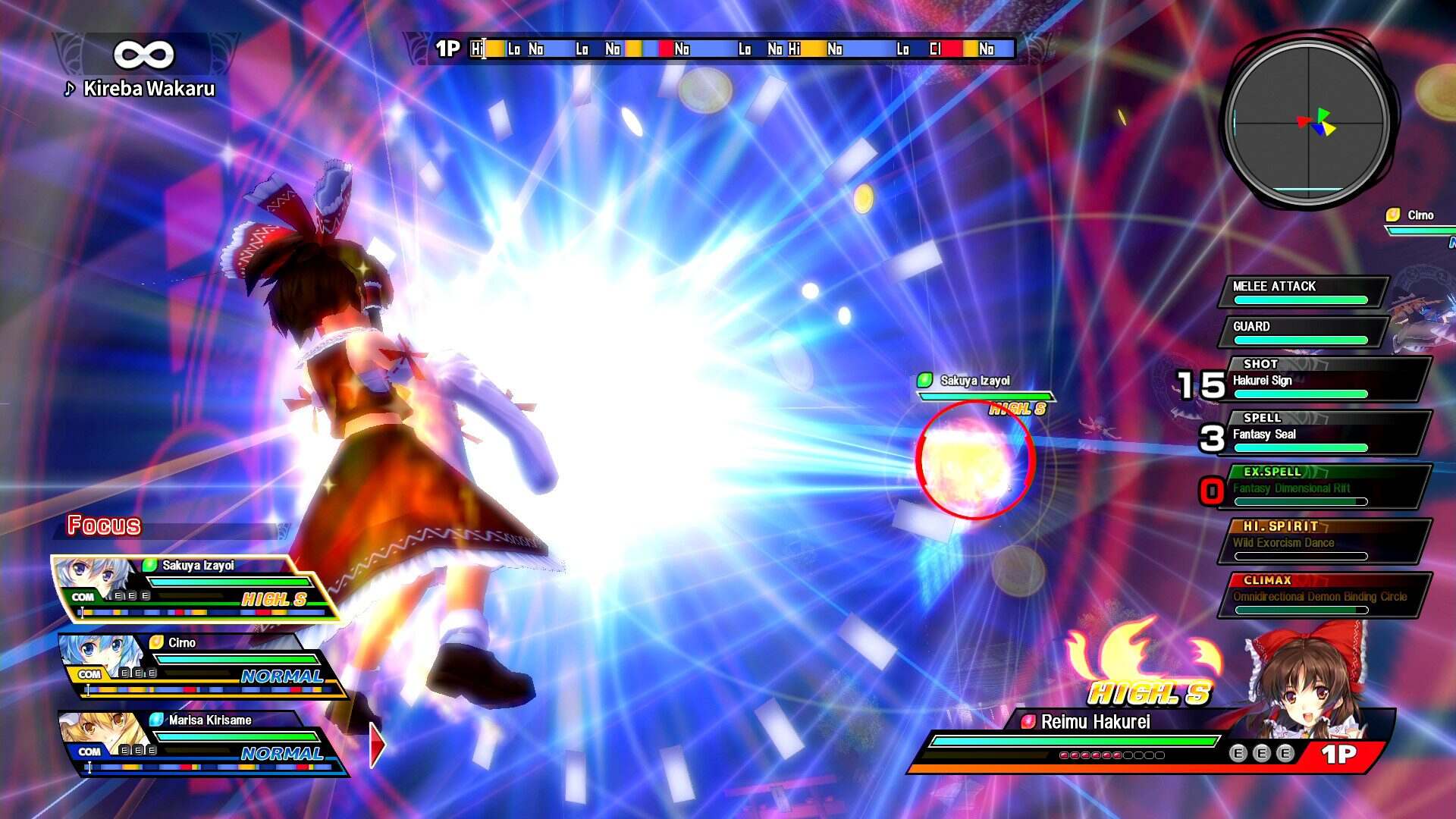Open the radar minimap in the corner
This screenshot has height=819, width=1456.
coord(1308,121)
